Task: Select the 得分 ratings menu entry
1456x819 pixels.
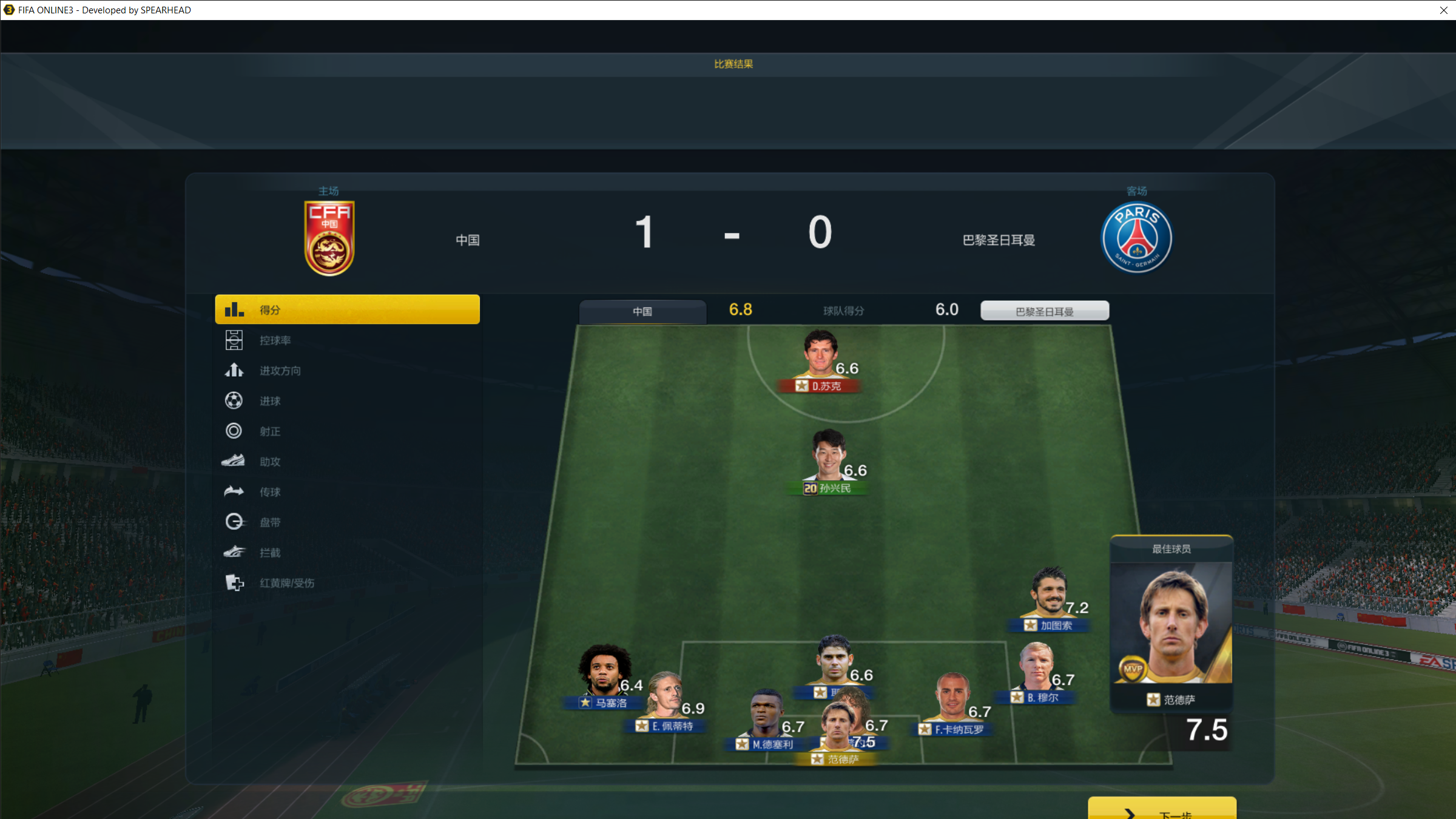Action: pyautogui.click(x=347, y=309)
